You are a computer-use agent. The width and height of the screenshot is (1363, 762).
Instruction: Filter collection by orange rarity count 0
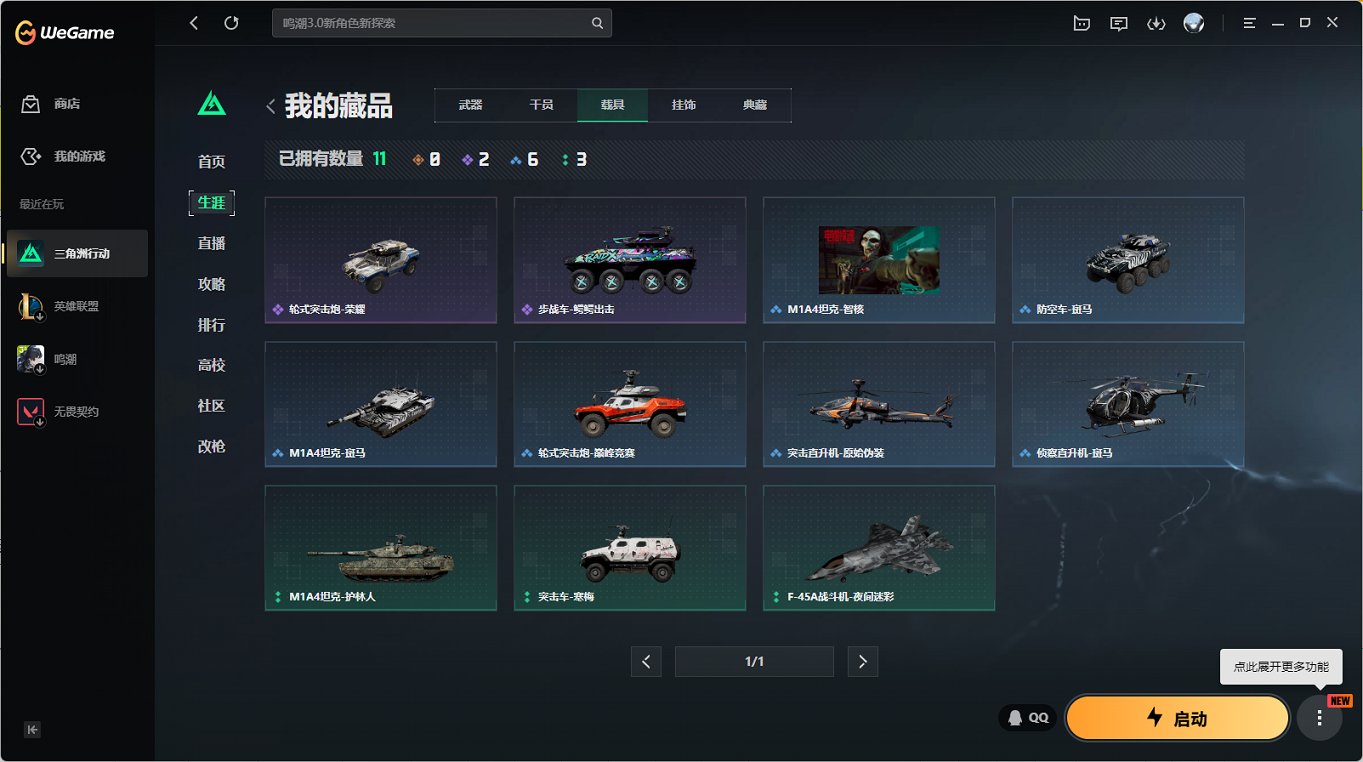click(x=425, y=158)
